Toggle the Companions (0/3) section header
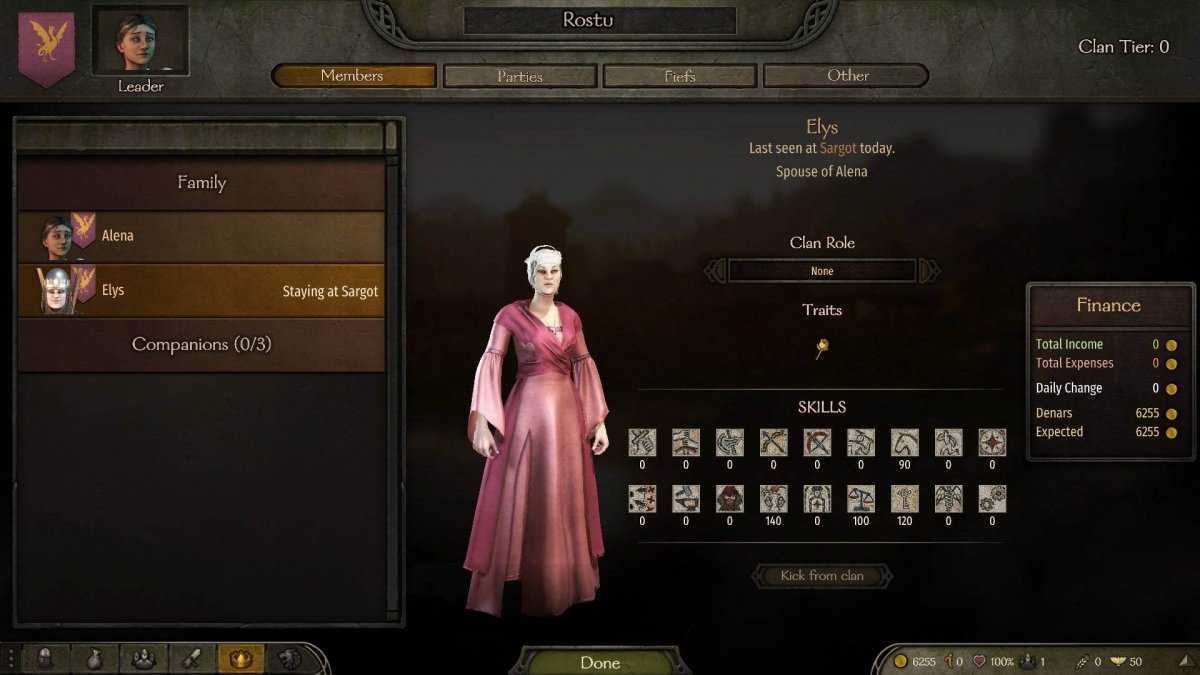The width and height of the screenshot is (1200, 675). [x=201, y=345]
